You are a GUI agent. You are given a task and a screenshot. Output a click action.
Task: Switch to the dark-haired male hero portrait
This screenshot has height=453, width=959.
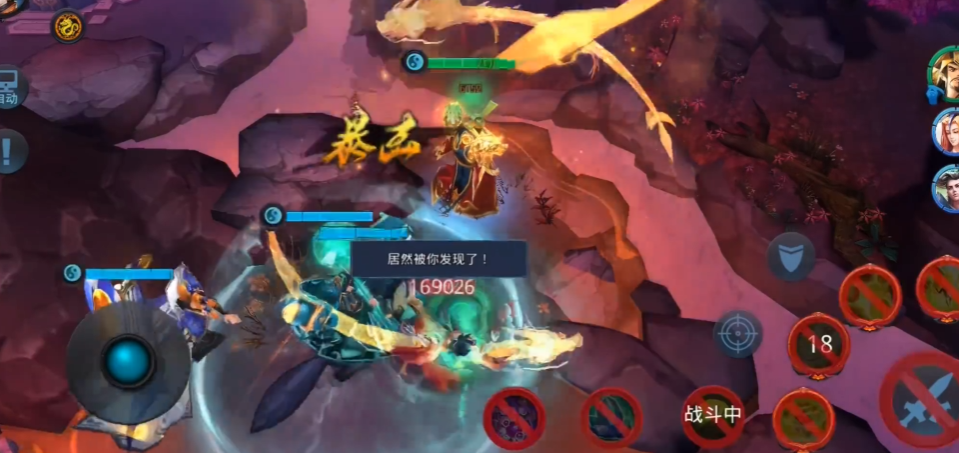tap(946, 187)
